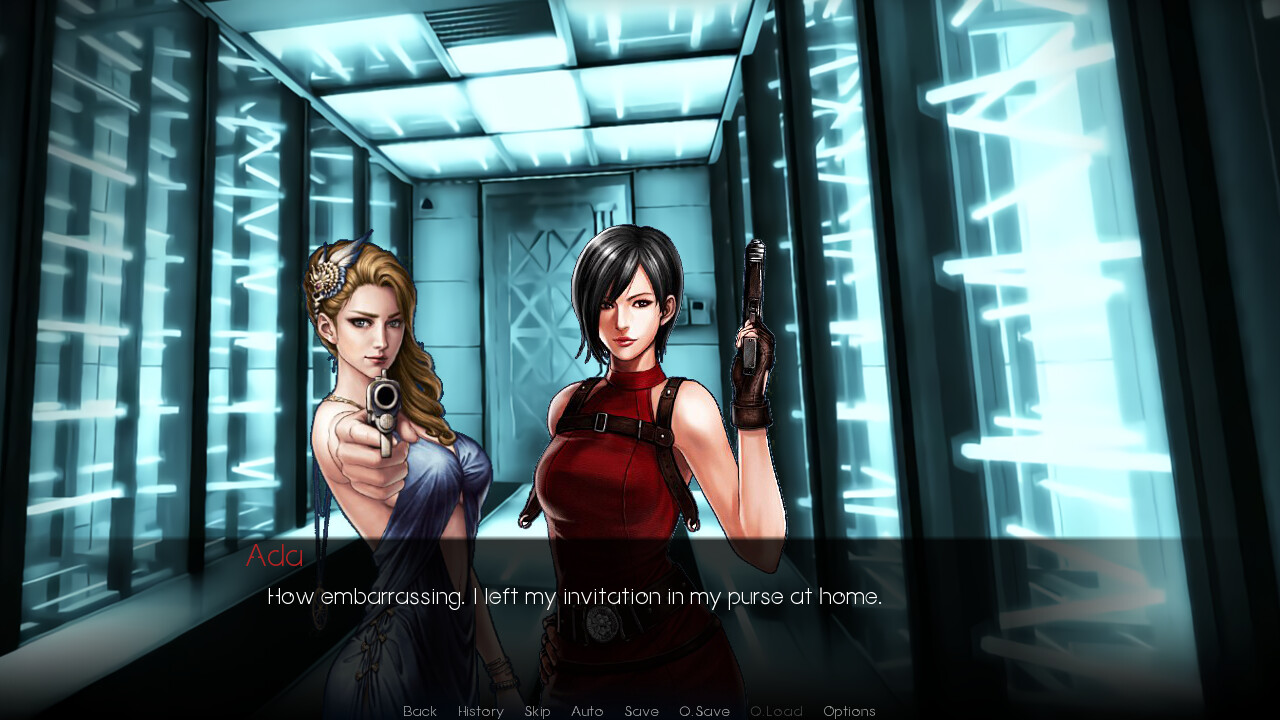The image size is (1280, 720).
Task: Activate Skip in the quick menu
Action: 537,711
